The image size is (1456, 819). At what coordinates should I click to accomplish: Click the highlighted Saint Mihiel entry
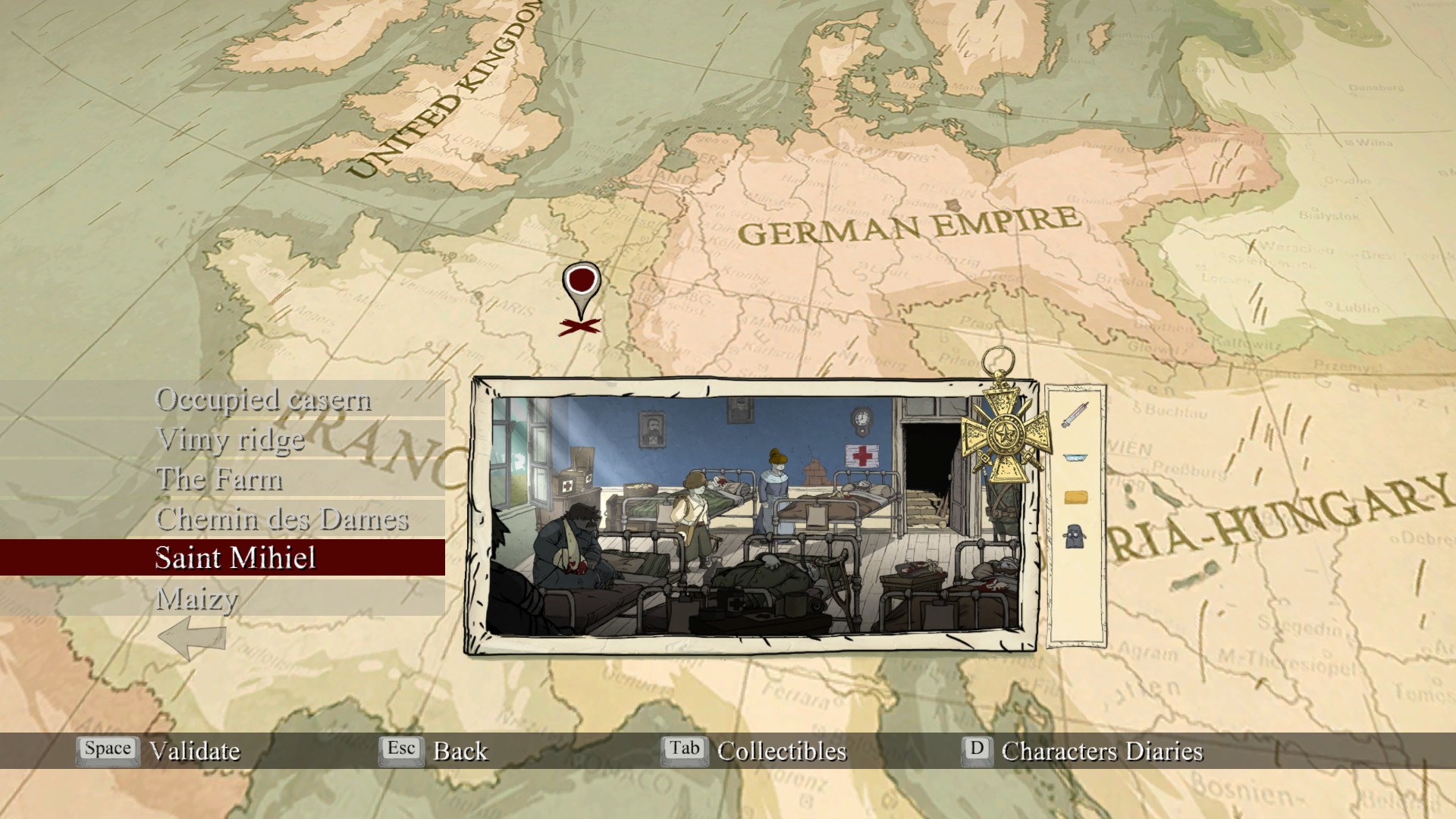click(235, 558)
